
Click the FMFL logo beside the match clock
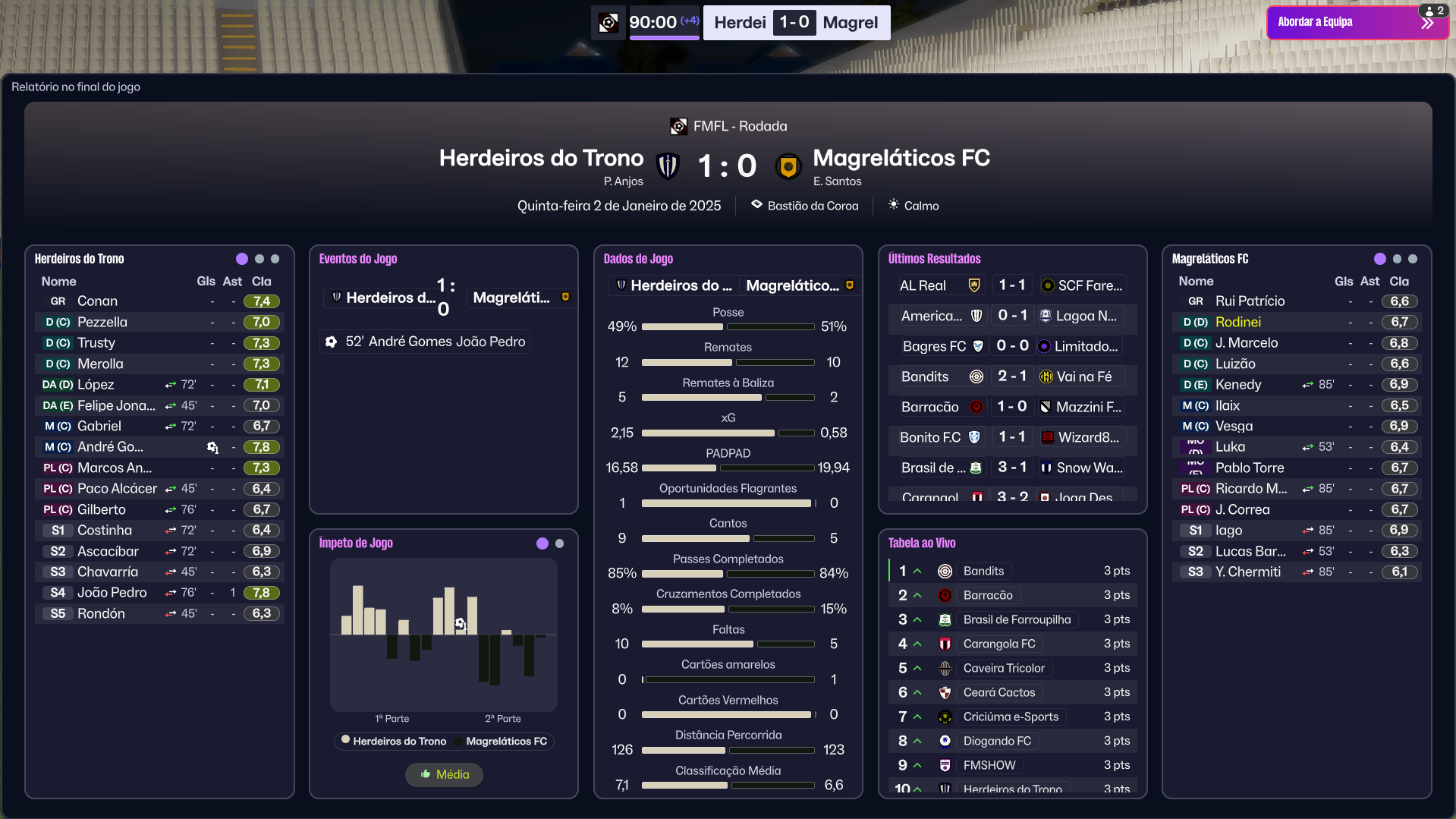tap(609, 23)
